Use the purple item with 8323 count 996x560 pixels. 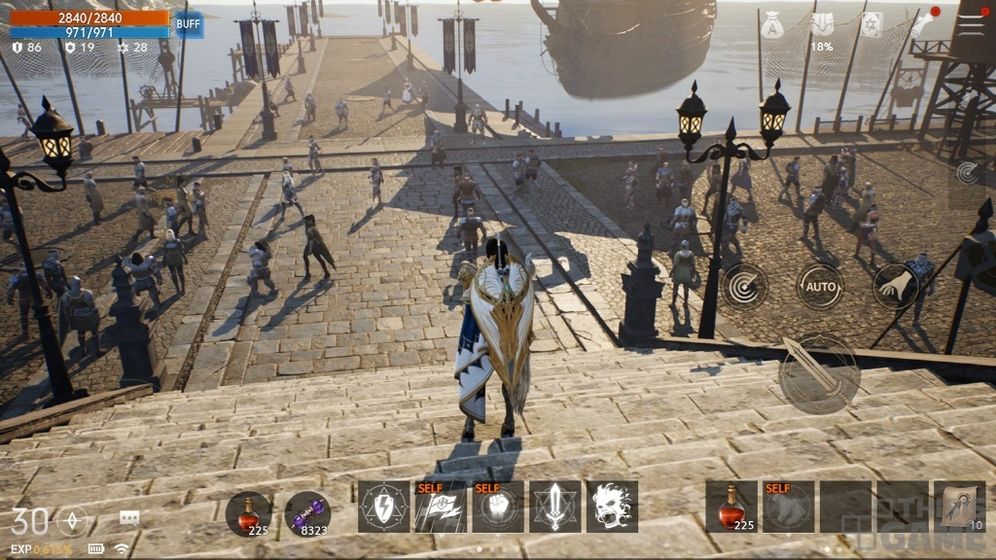click(307, 512)
